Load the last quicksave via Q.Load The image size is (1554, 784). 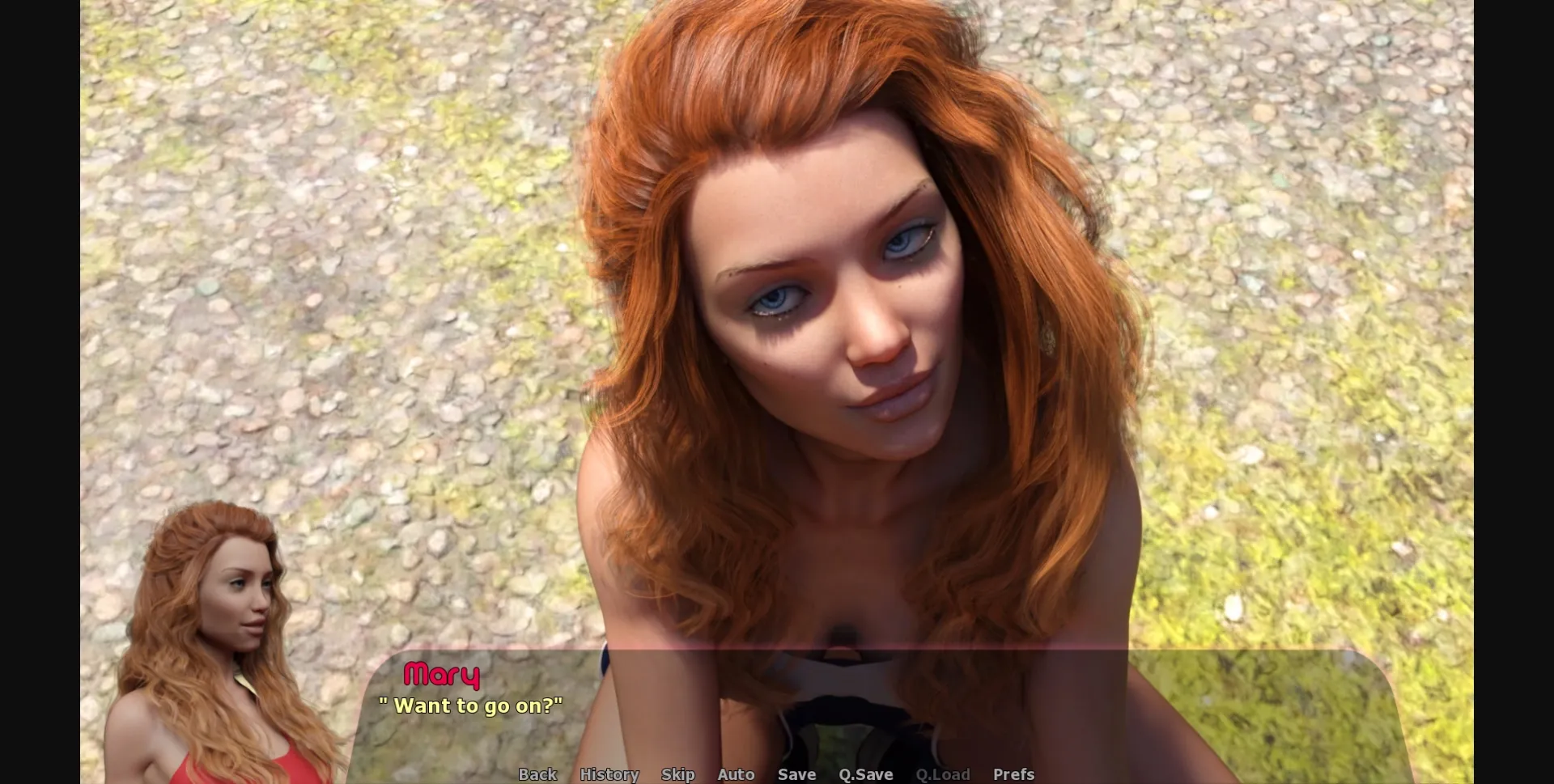tap(943, 774)
